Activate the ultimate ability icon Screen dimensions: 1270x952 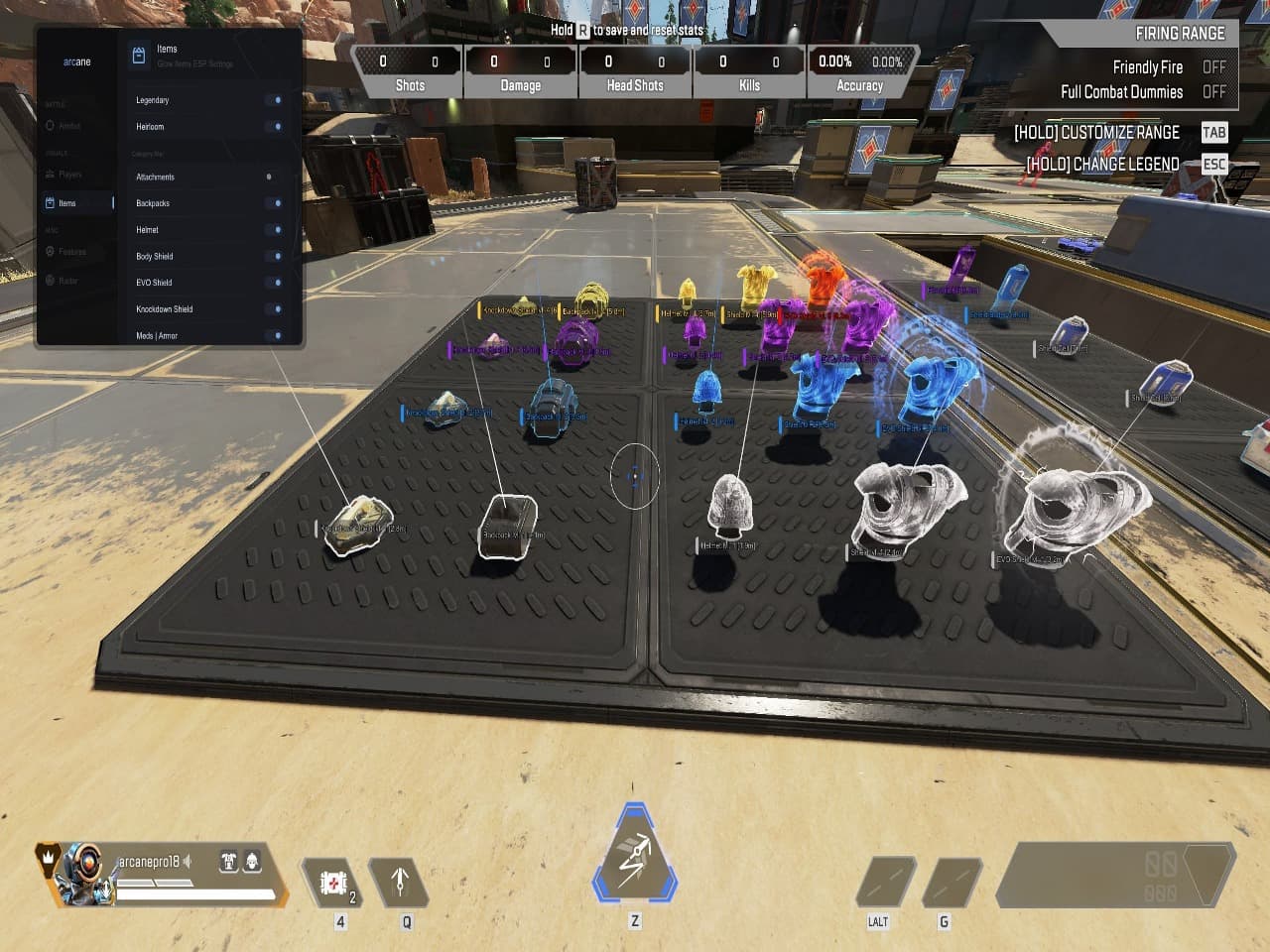(634, 857)
